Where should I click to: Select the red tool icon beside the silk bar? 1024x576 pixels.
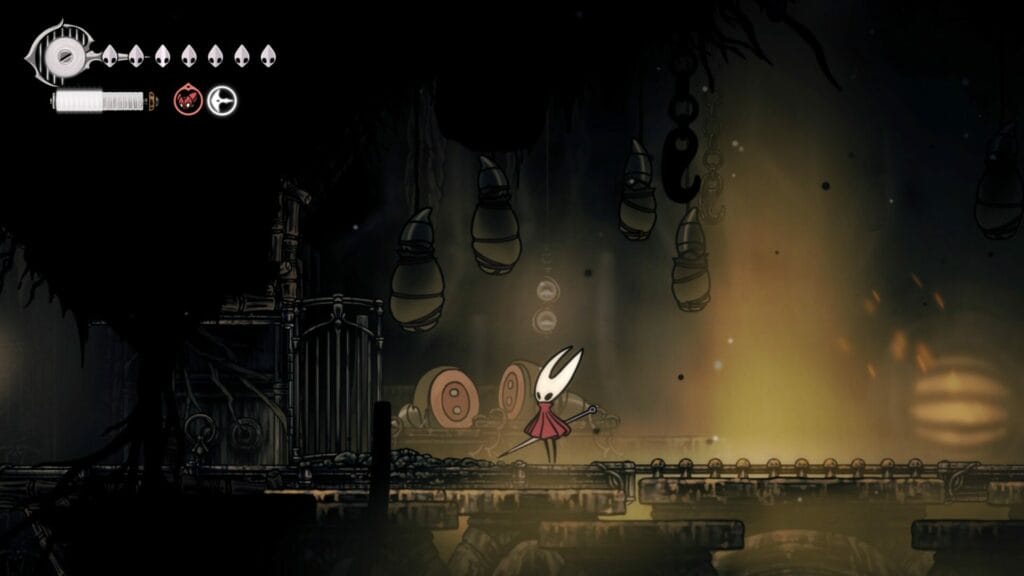(188, 100)
